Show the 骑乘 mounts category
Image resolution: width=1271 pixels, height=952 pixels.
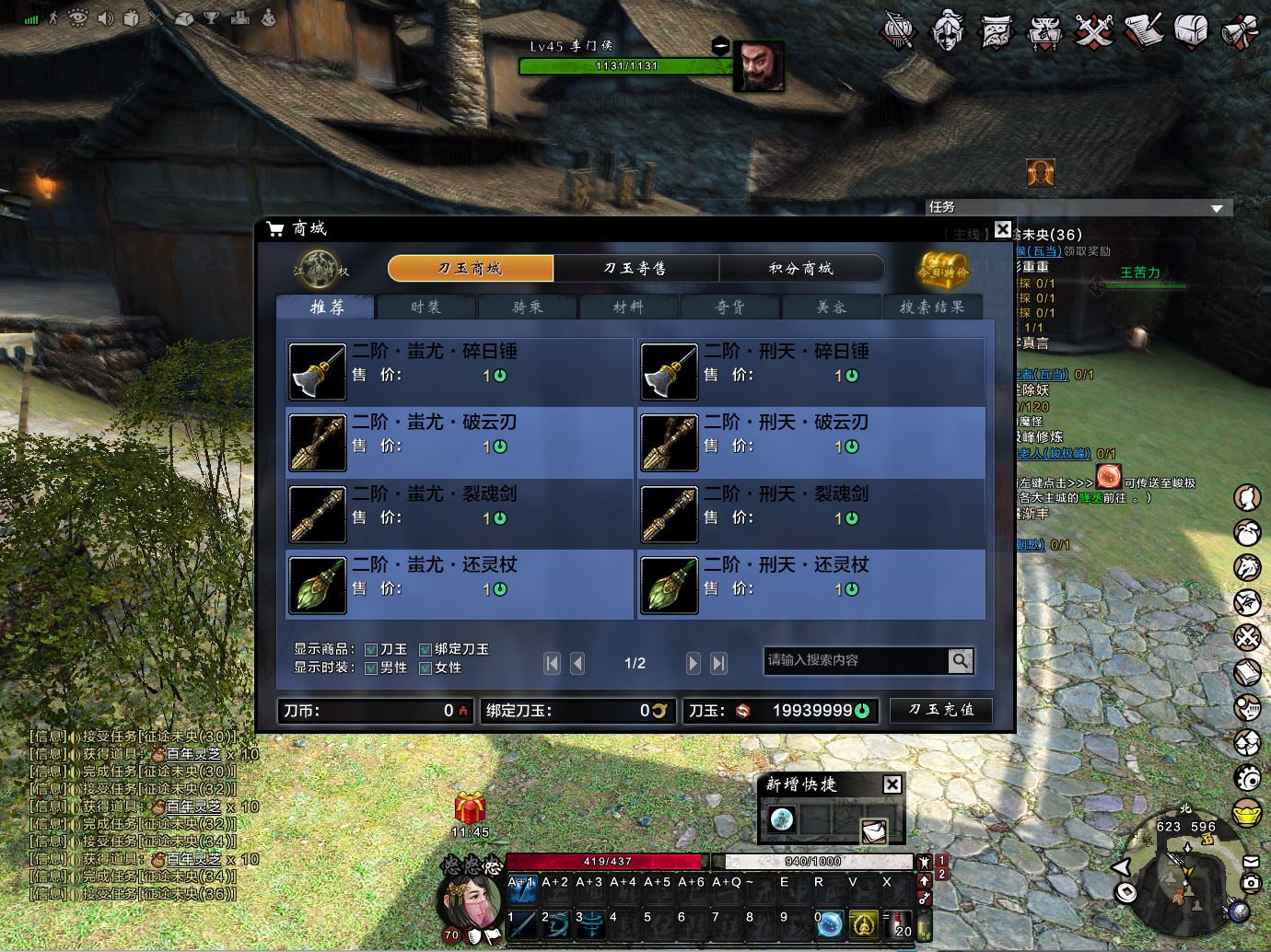click(527, 307)
